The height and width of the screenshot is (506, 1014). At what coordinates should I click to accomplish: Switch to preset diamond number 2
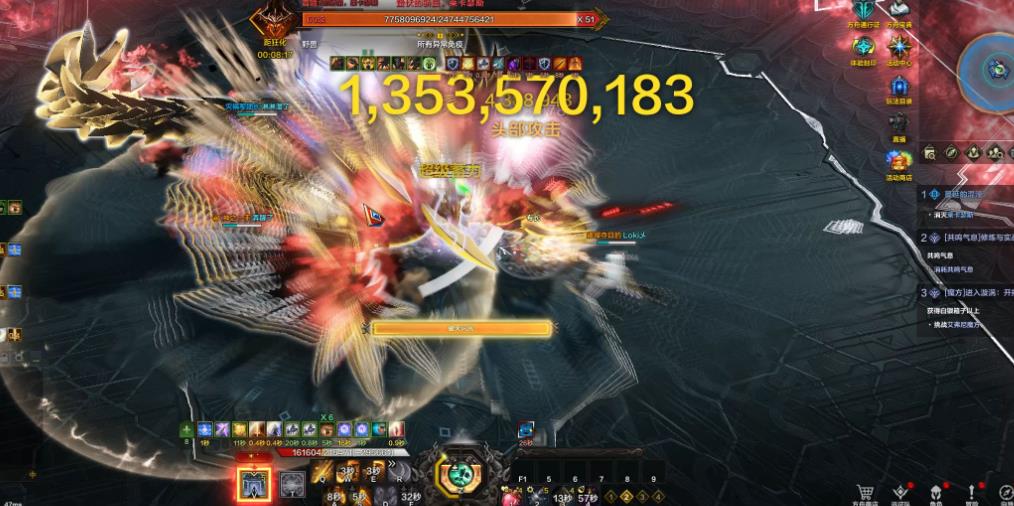(x=625, y=496)
